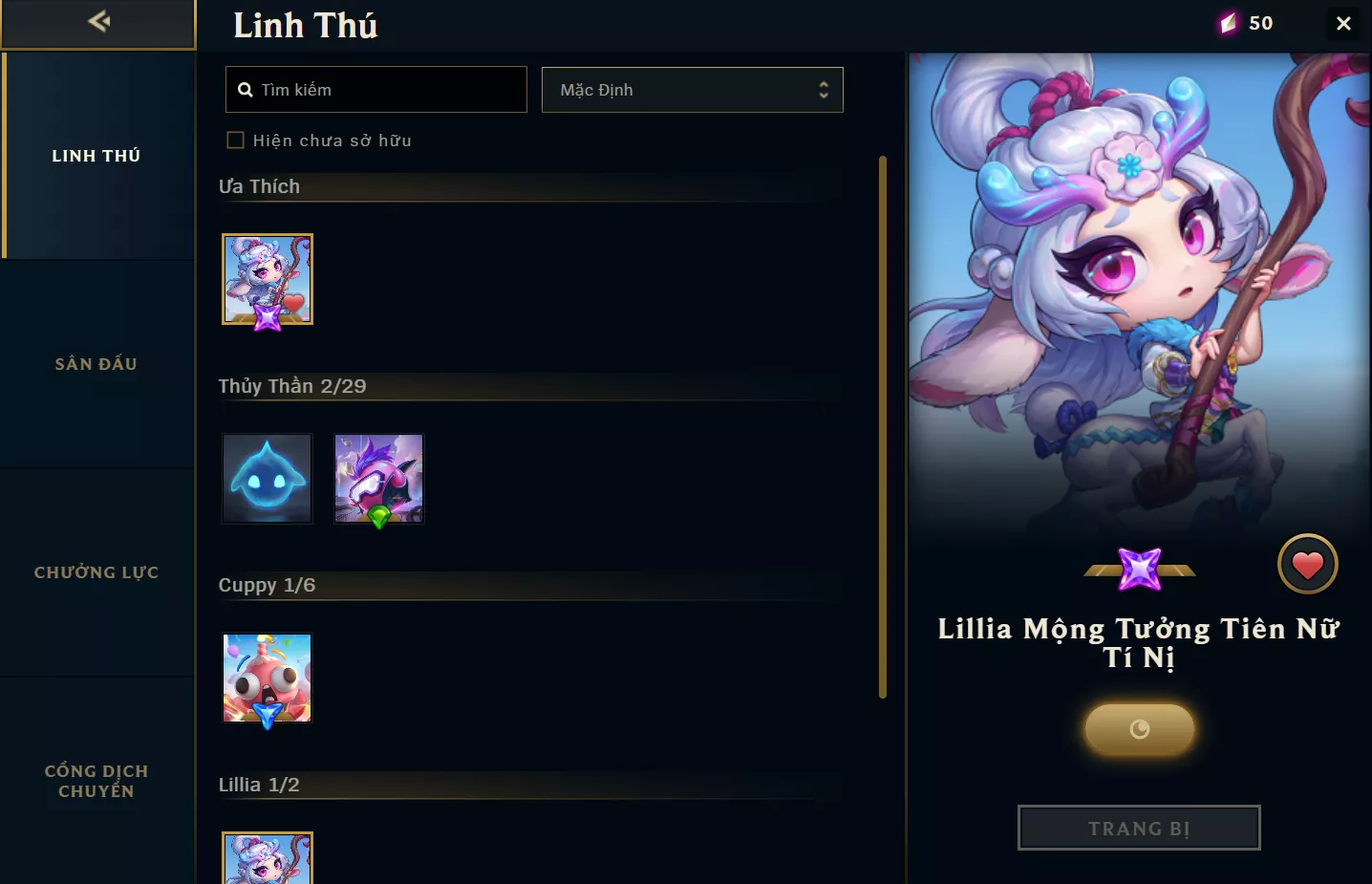Click the gold star upgrade button

(1139, 729)
